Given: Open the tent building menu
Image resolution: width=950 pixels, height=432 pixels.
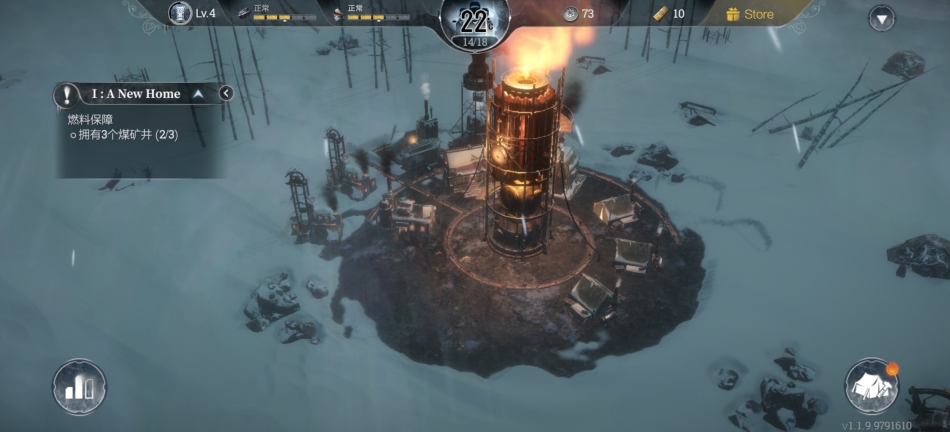Looking at the screenshot, I should pos(871,385).
